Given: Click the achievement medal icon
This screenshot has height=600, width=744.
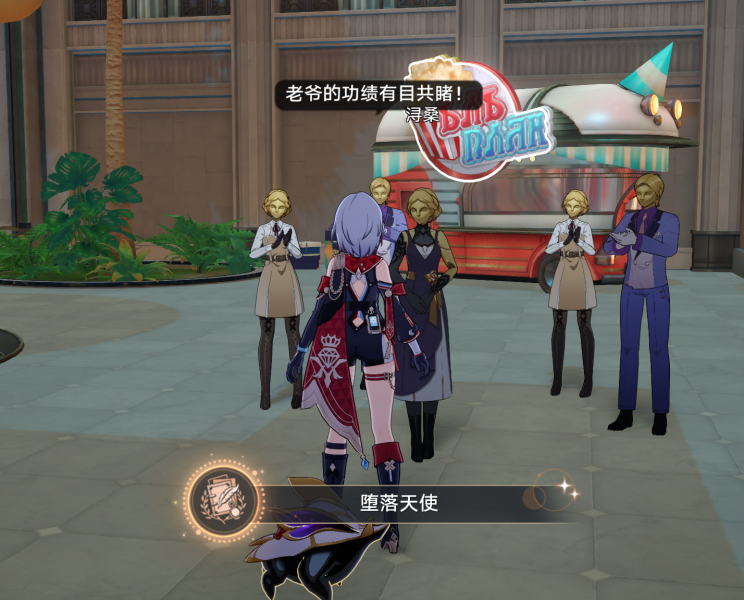Looking at the screenshot, I should pyautogui.click(x=222, y=499).
